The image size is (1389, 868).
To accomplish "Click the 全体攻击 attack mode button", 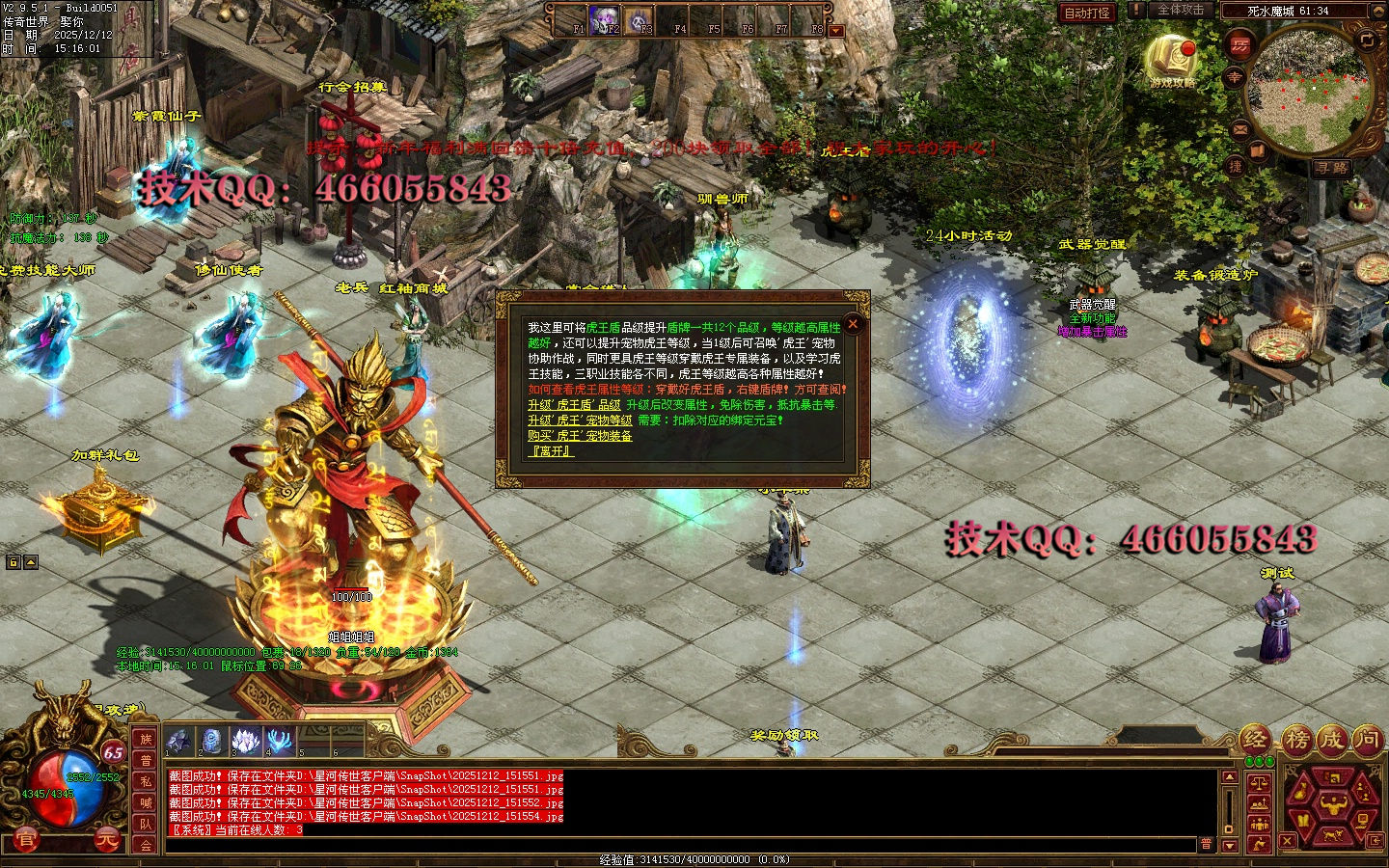I will pyautogui.click(x=1180, y=11).
